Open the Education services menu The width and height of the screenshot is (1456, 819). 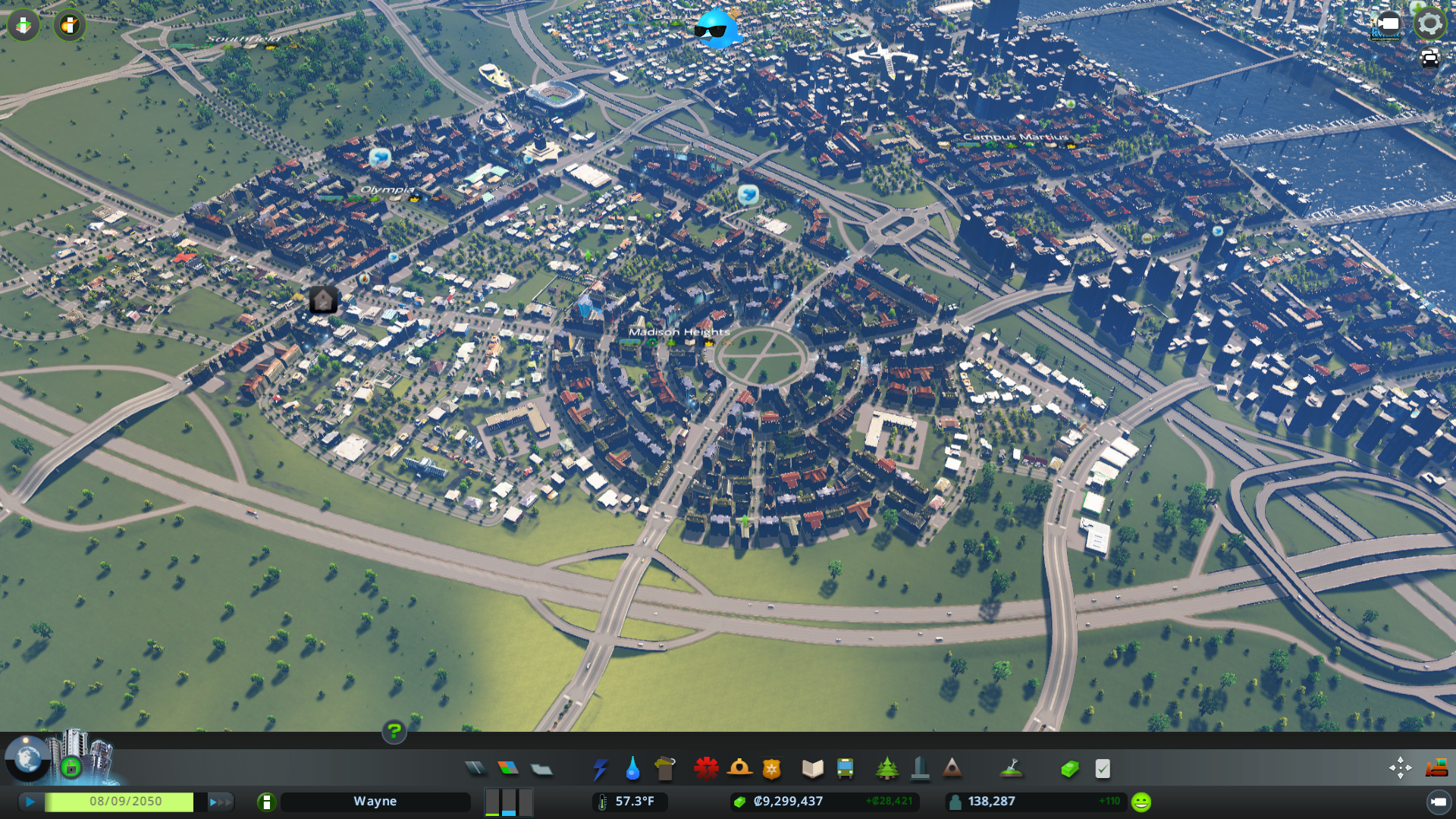pos(811,768)
